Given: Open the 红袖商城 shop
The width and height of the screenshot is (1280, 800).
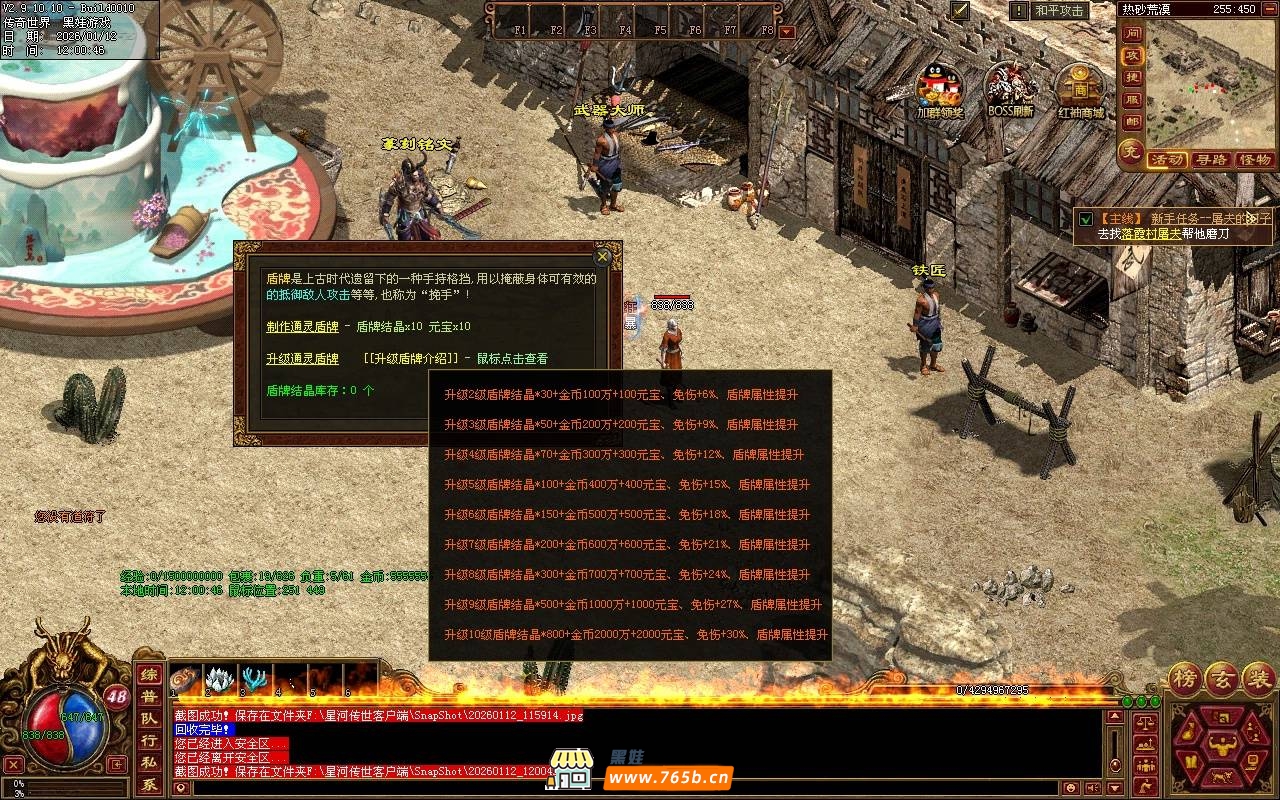Looking at the screenshot, I should coord(1080,86).
